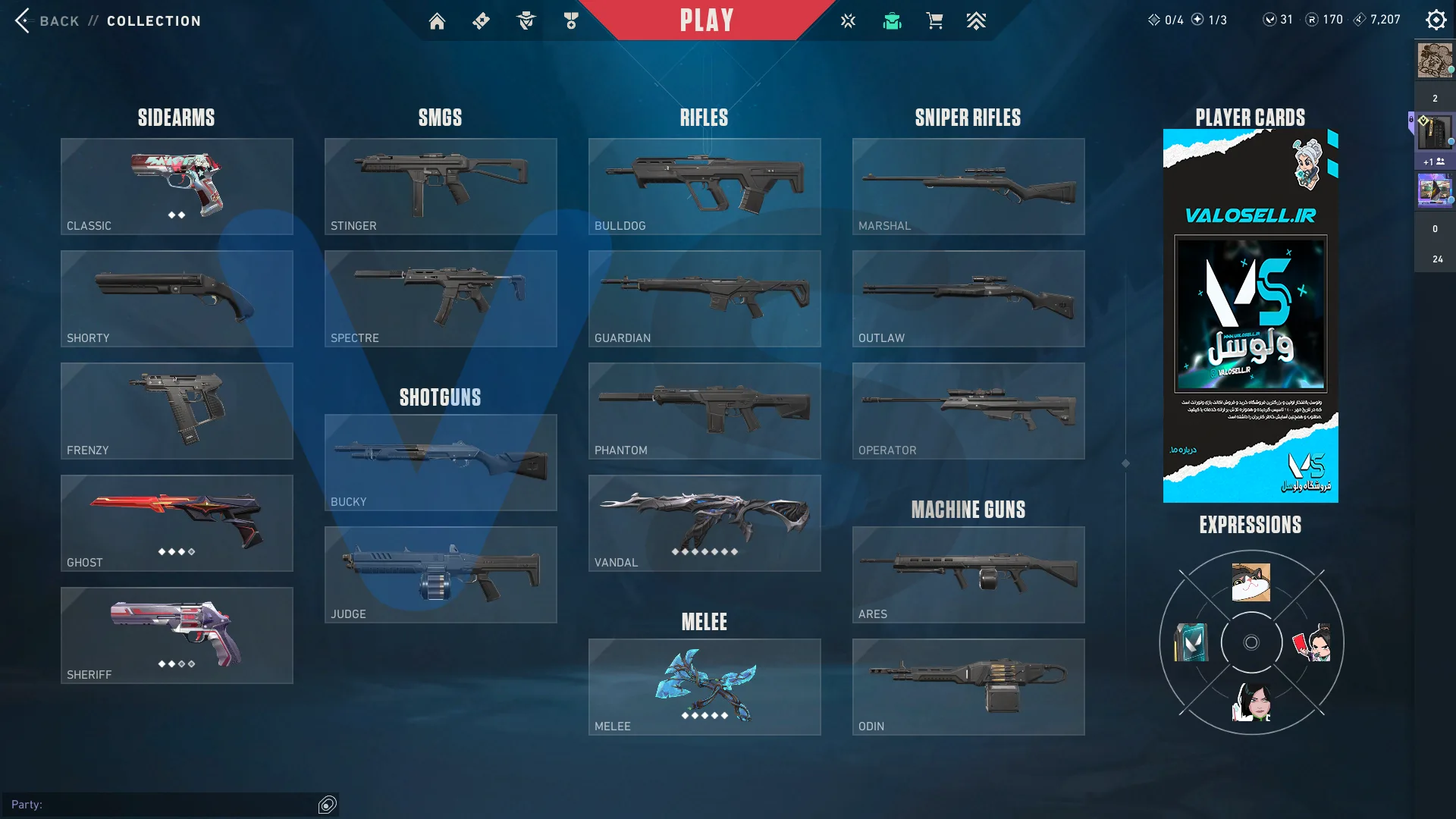
Task: Pick the Odin machine gun slot
Action: click(x=968, y=687)
